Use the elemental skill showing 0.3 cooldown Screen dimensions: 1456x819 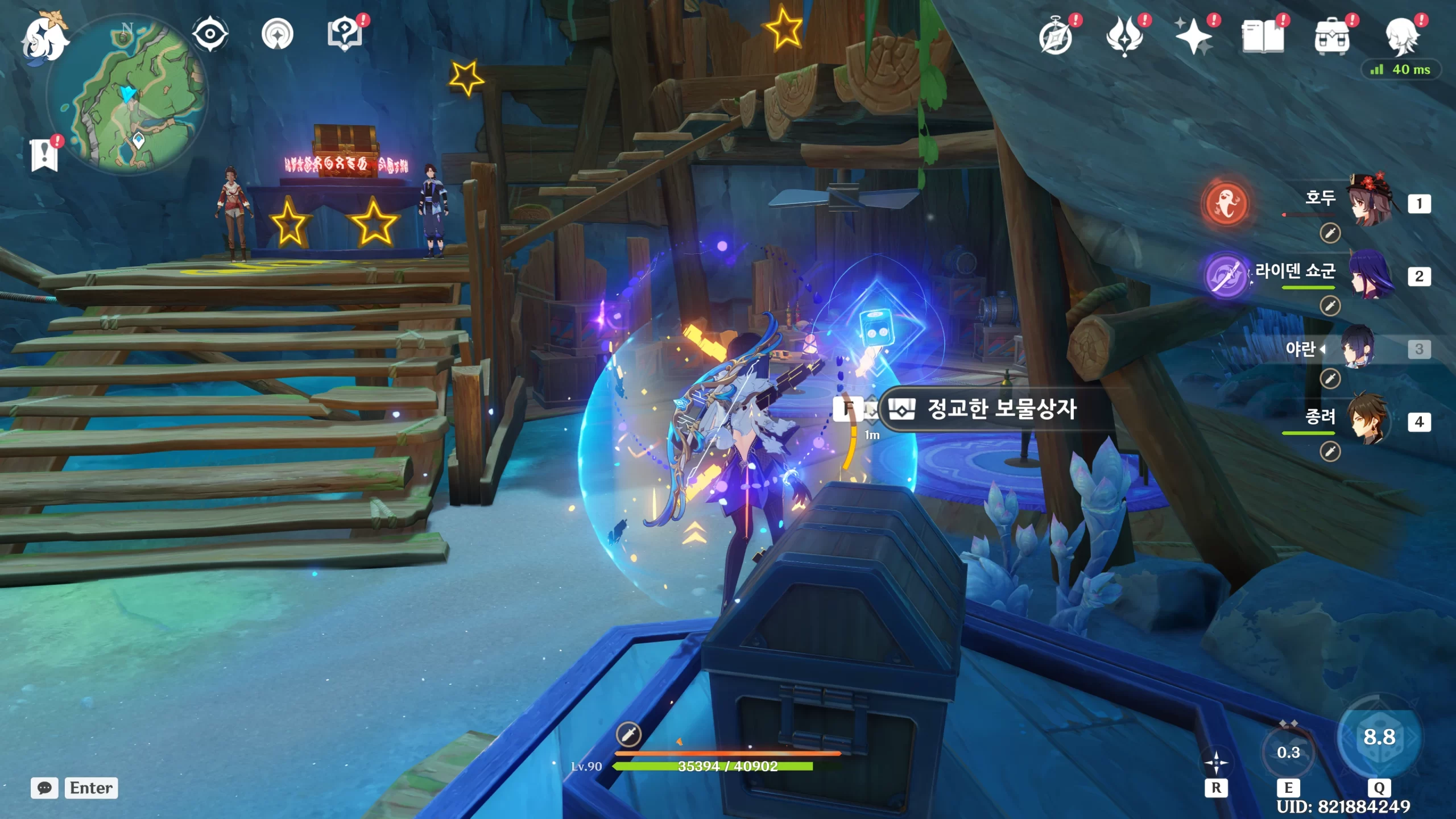(1288, 752)
